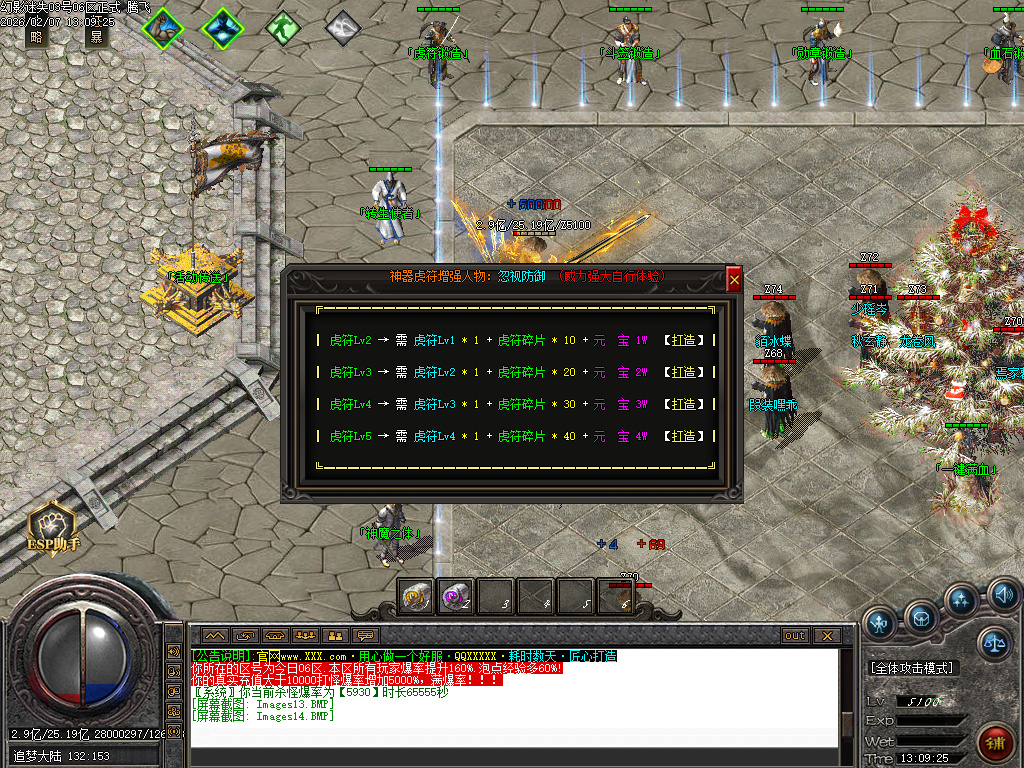Viewport: 1024px width, 768px height.
Task: Click 打造 for the 虎符Lv3 recipe
Action: [x=683, y=372]
